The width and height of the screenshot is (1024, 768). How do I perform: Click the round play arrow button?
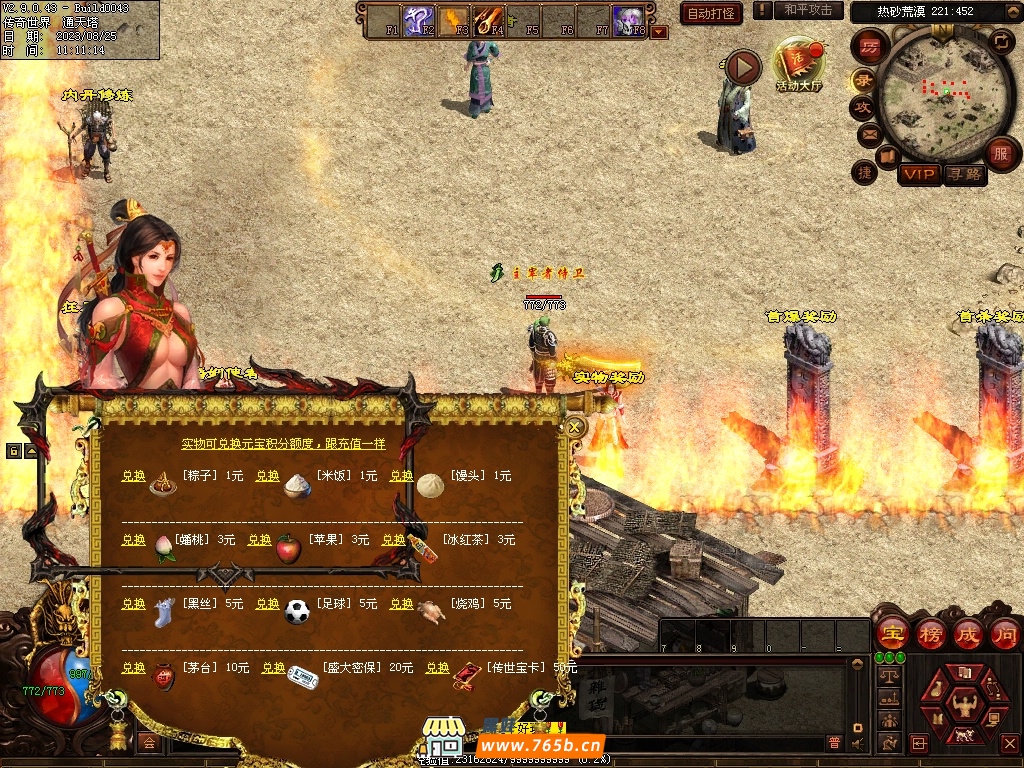click(742, 67)
